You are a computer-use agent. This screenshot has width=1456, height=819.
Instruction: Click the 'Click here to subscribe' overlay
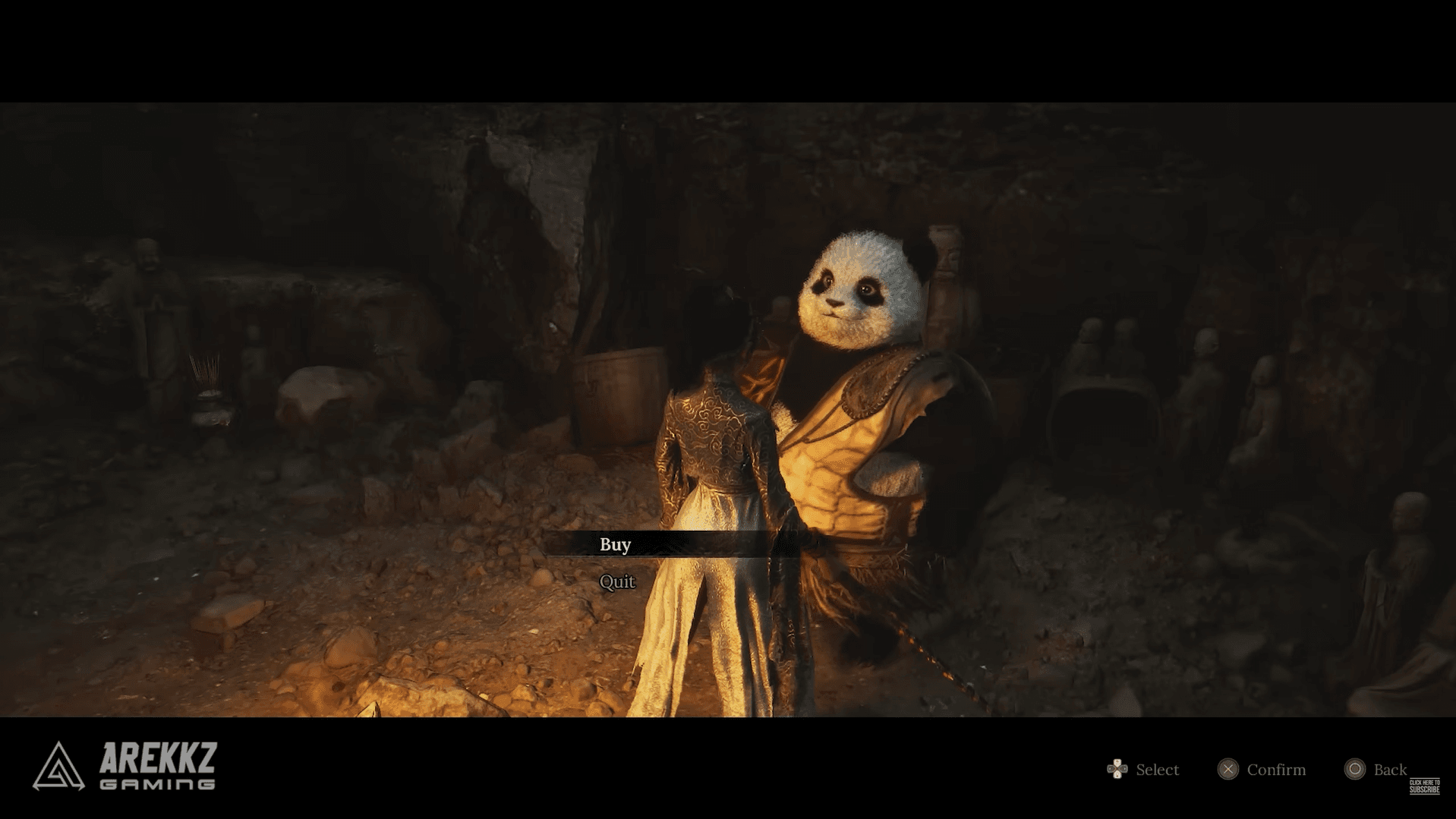pos(1424,786)
